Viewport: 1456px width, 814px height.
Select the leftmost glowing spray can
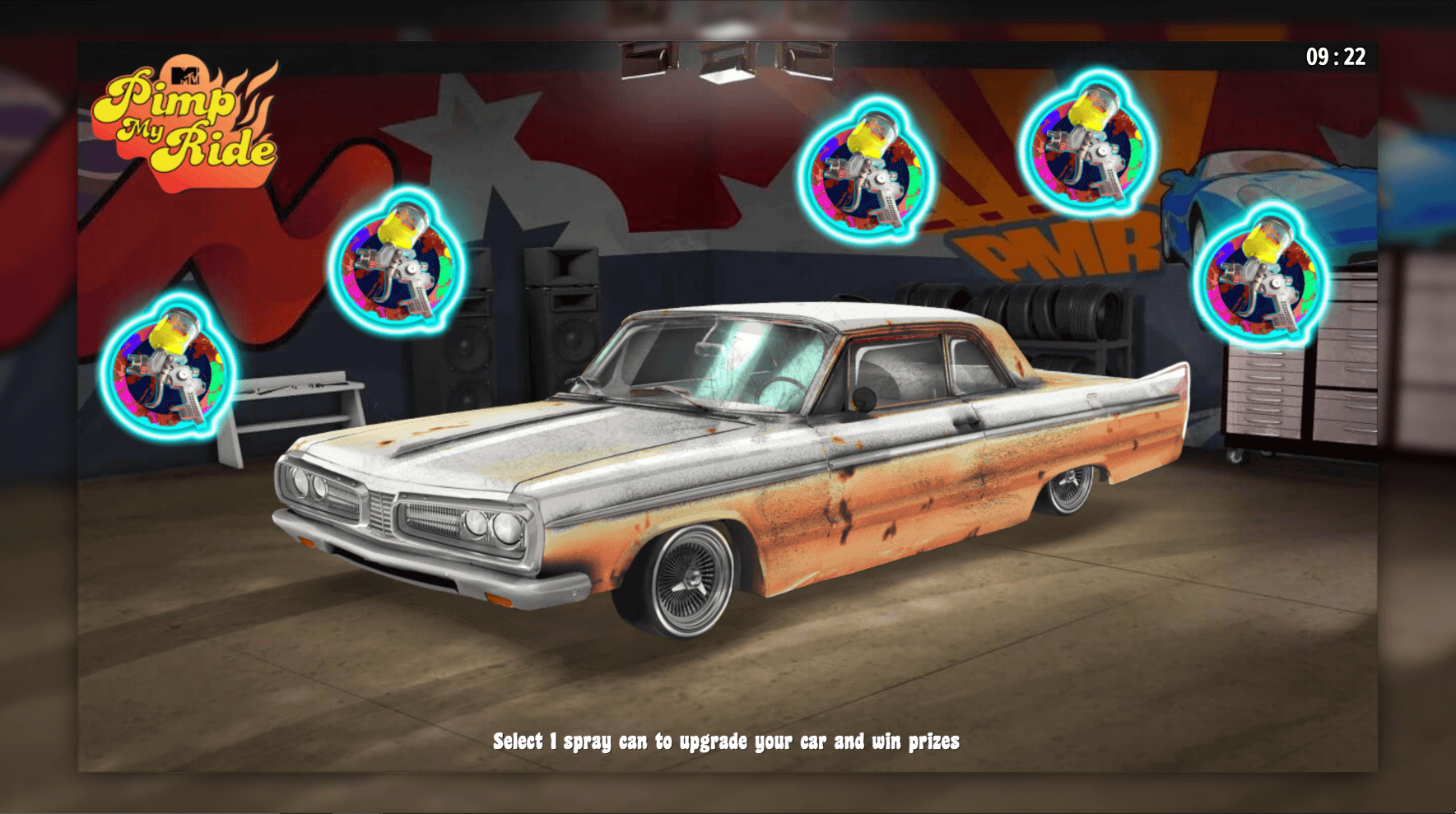click(165, 372)
